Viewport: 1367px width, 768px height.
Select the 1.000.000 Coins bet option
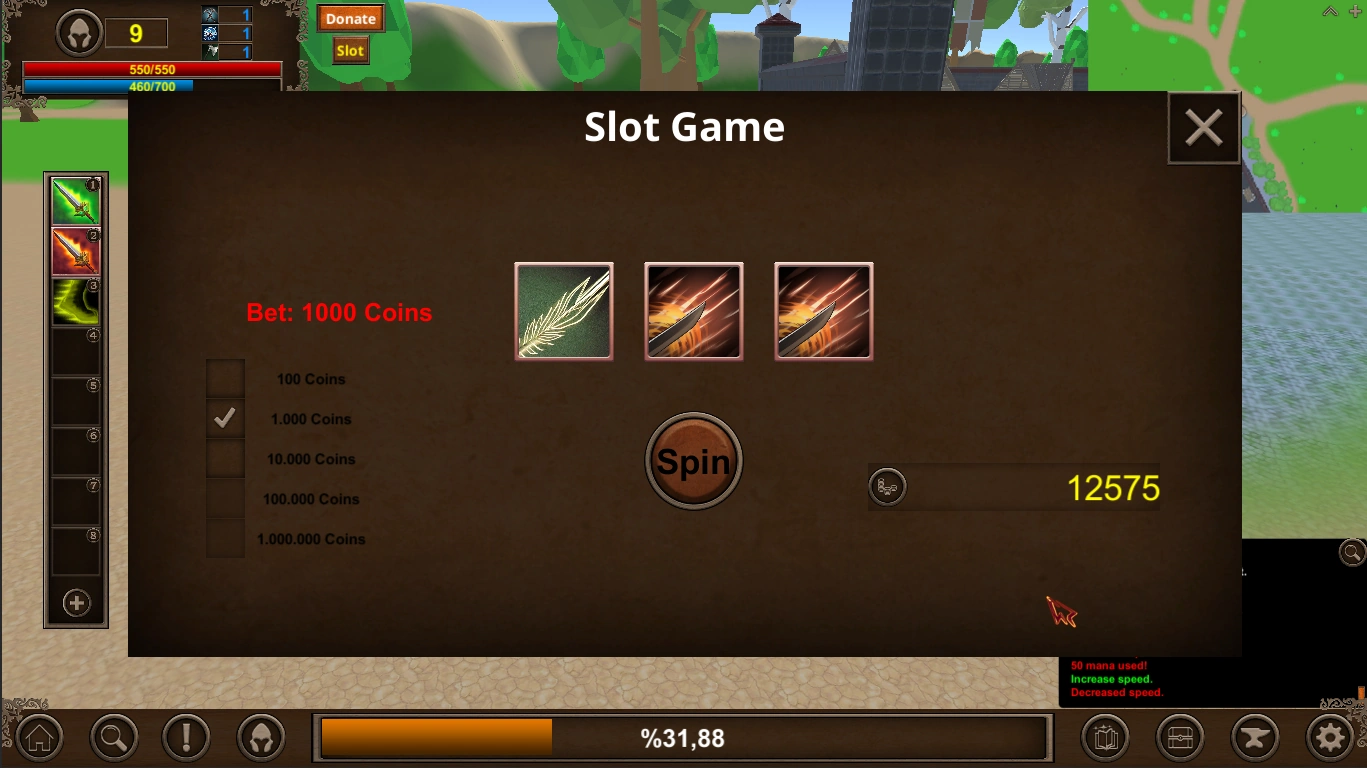225,538
